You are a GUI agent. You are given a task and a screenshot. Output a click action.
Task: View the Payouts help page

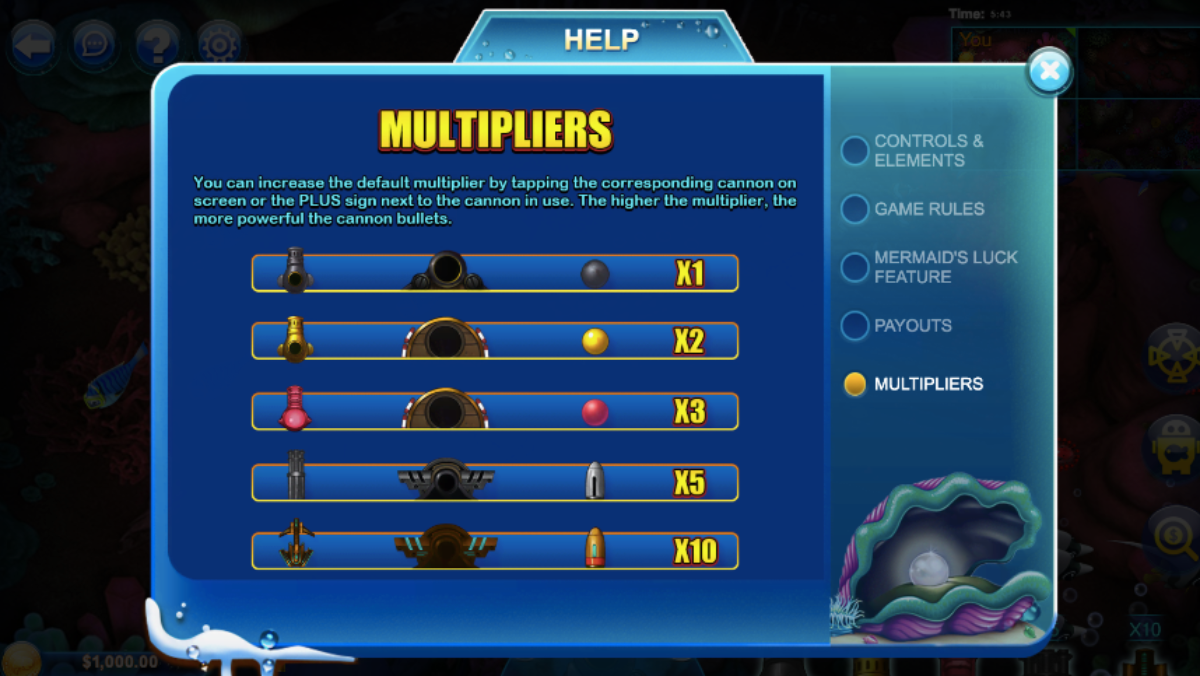click(x=855, y=326)
